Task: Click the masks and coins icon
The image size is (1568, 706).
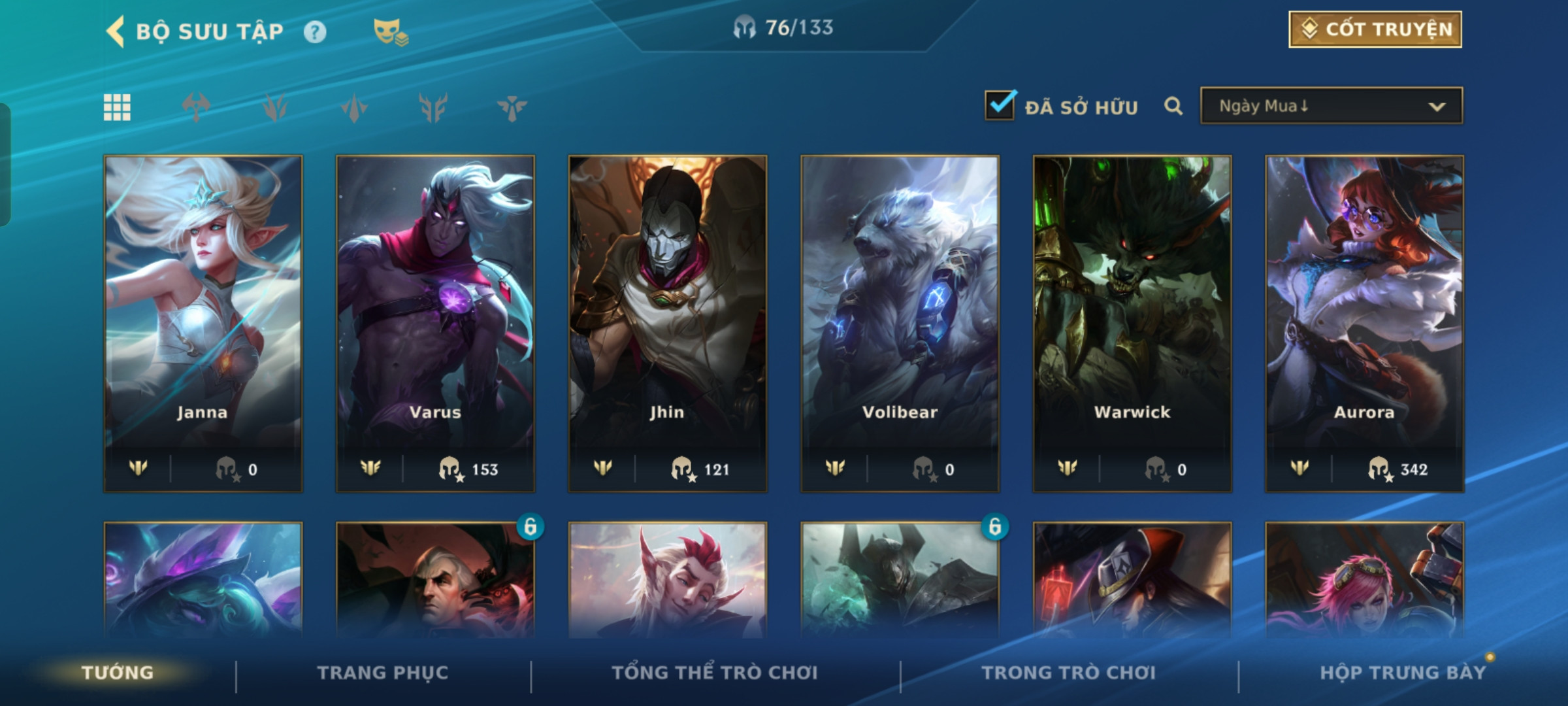Action: click(390, 32)
